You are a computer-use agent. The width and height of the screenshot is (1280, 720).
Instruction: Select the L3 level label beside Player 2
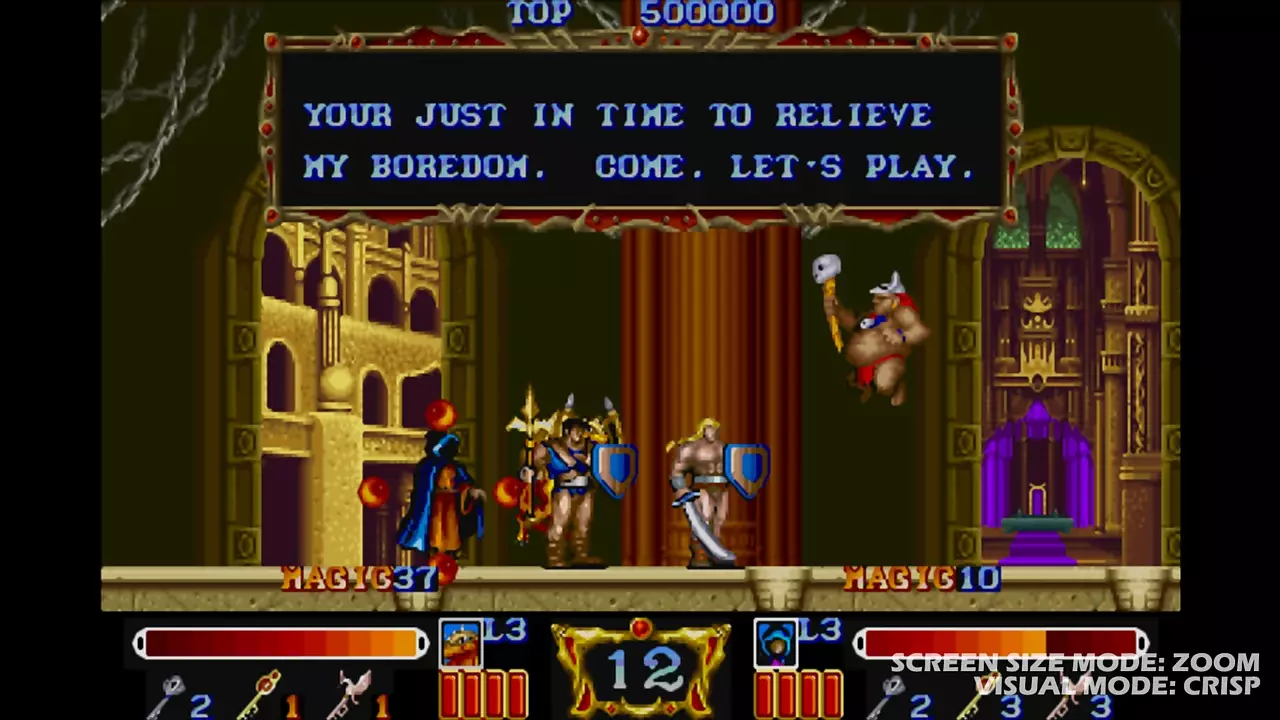pos(819,629)
